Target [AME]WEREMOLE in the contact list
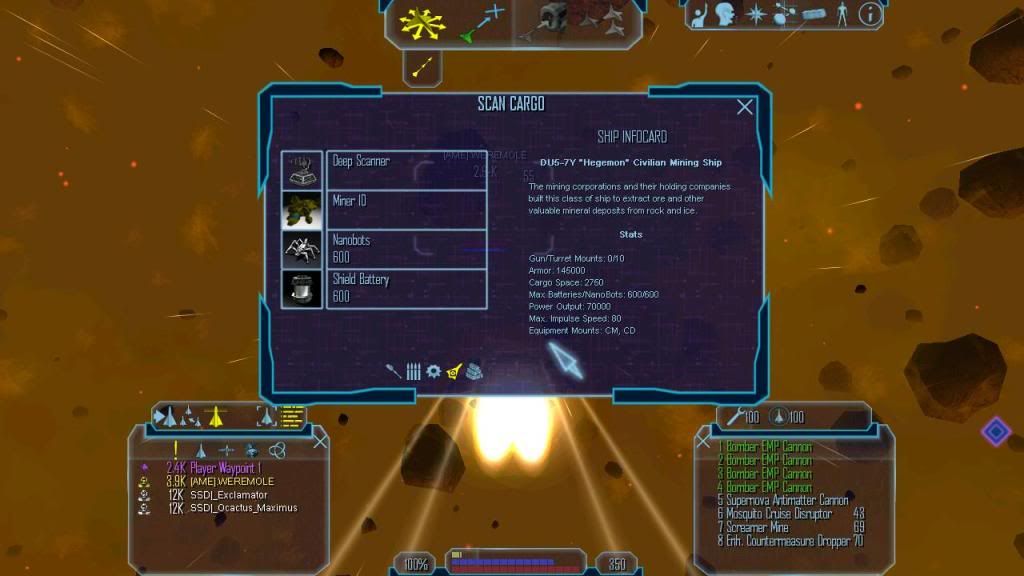 pyautogui.click(x=230, y=481)
